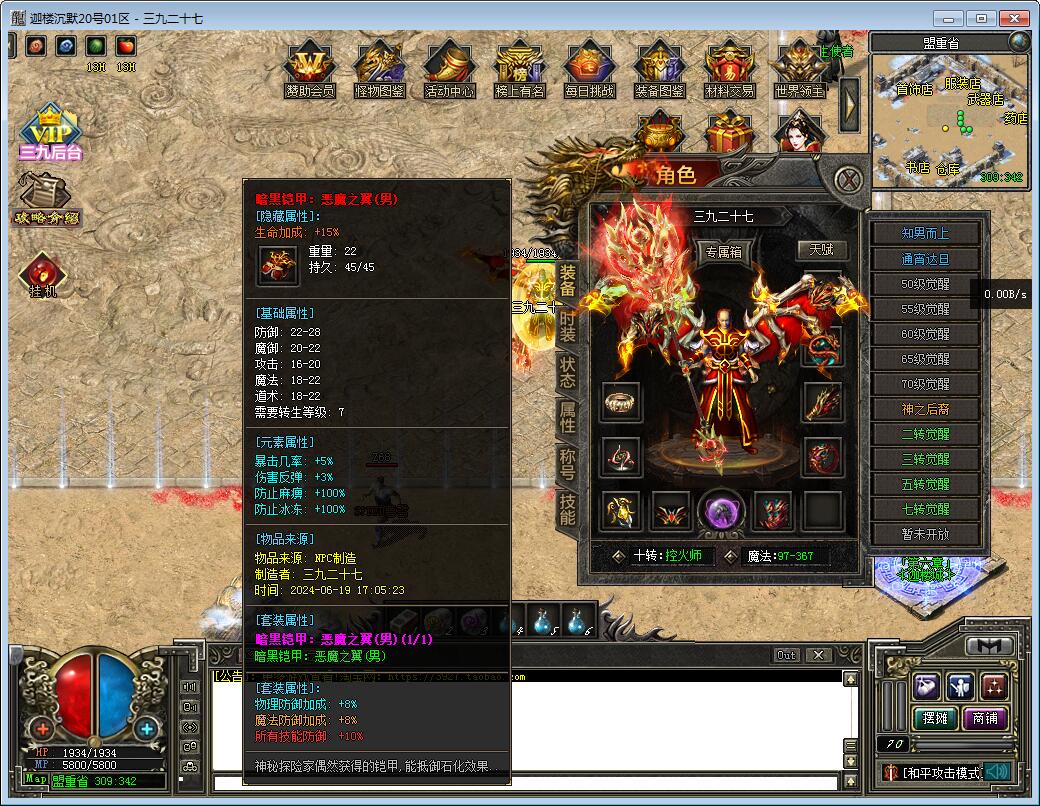
Task: Close the character panel with the X button
Action: pyautogui.click(x=849, y=180)
